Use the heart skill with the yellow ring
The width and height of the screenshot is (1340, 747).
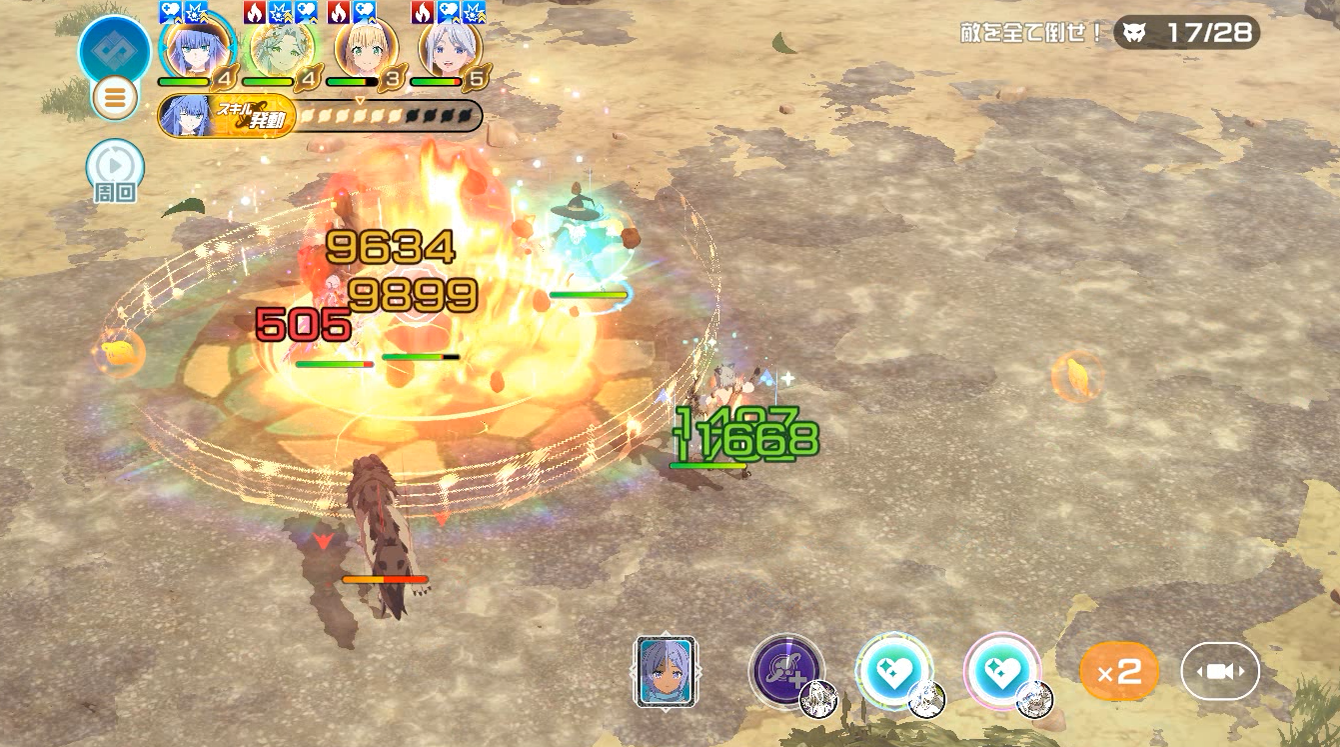coord(894,671)
